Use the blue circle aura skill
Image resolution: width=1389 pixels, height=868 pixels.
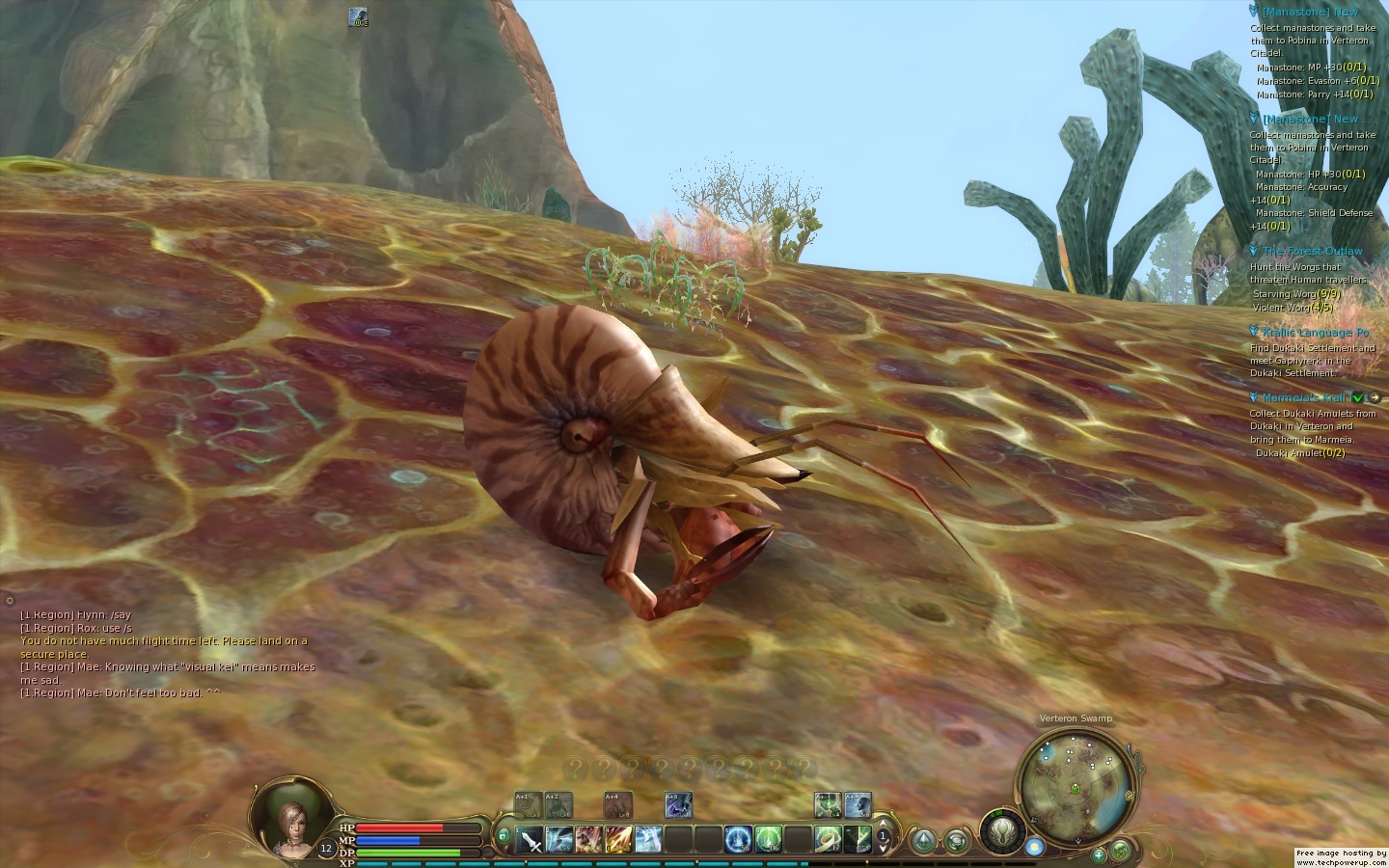tap(739, 840)
